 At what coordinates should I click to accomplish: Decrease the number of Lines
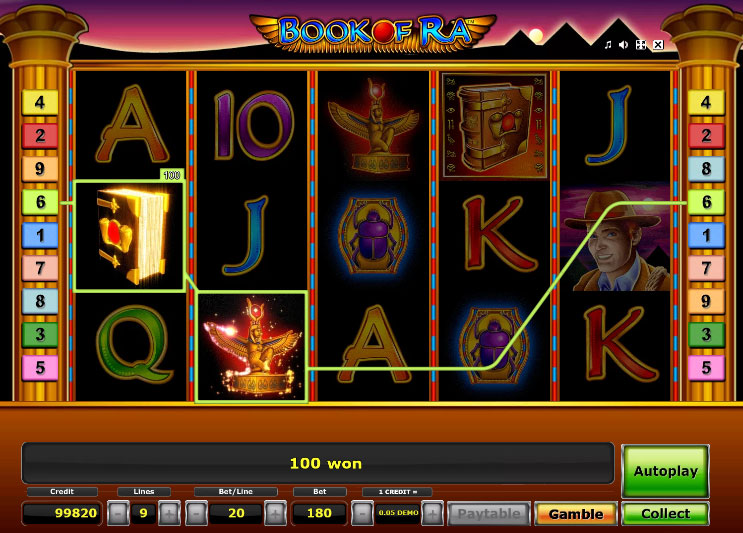(x=118, y=514)
